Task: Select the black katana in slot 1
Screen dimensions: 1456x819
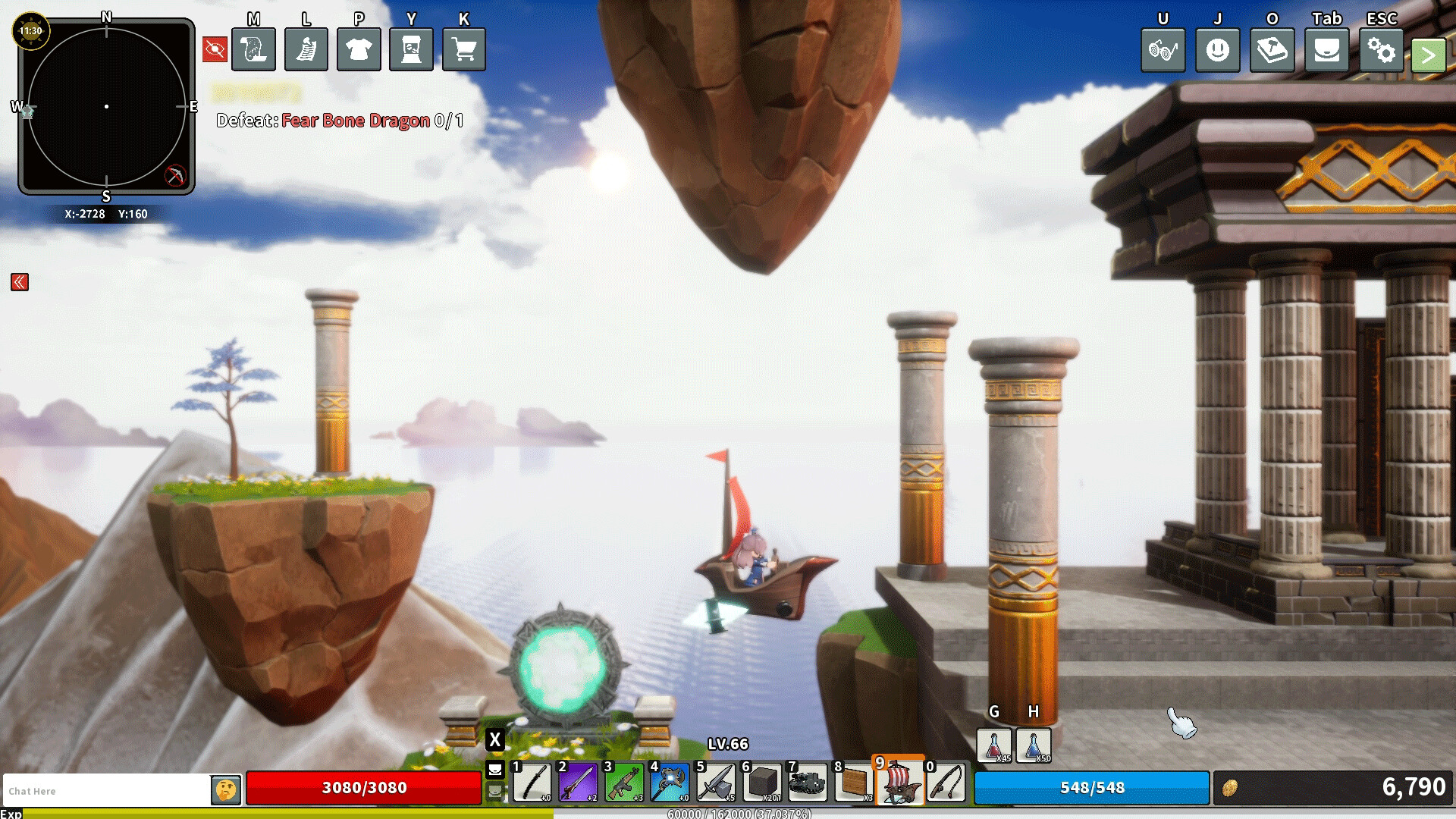Action: pos(532,783)
